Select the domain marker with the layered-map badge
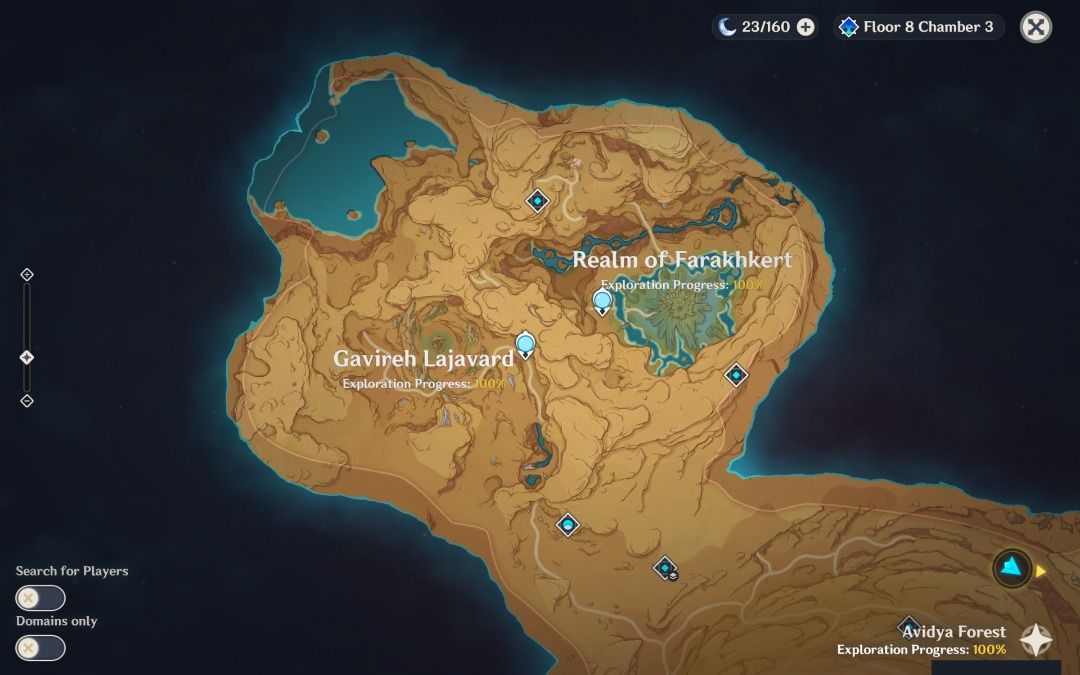 point(666,569)
